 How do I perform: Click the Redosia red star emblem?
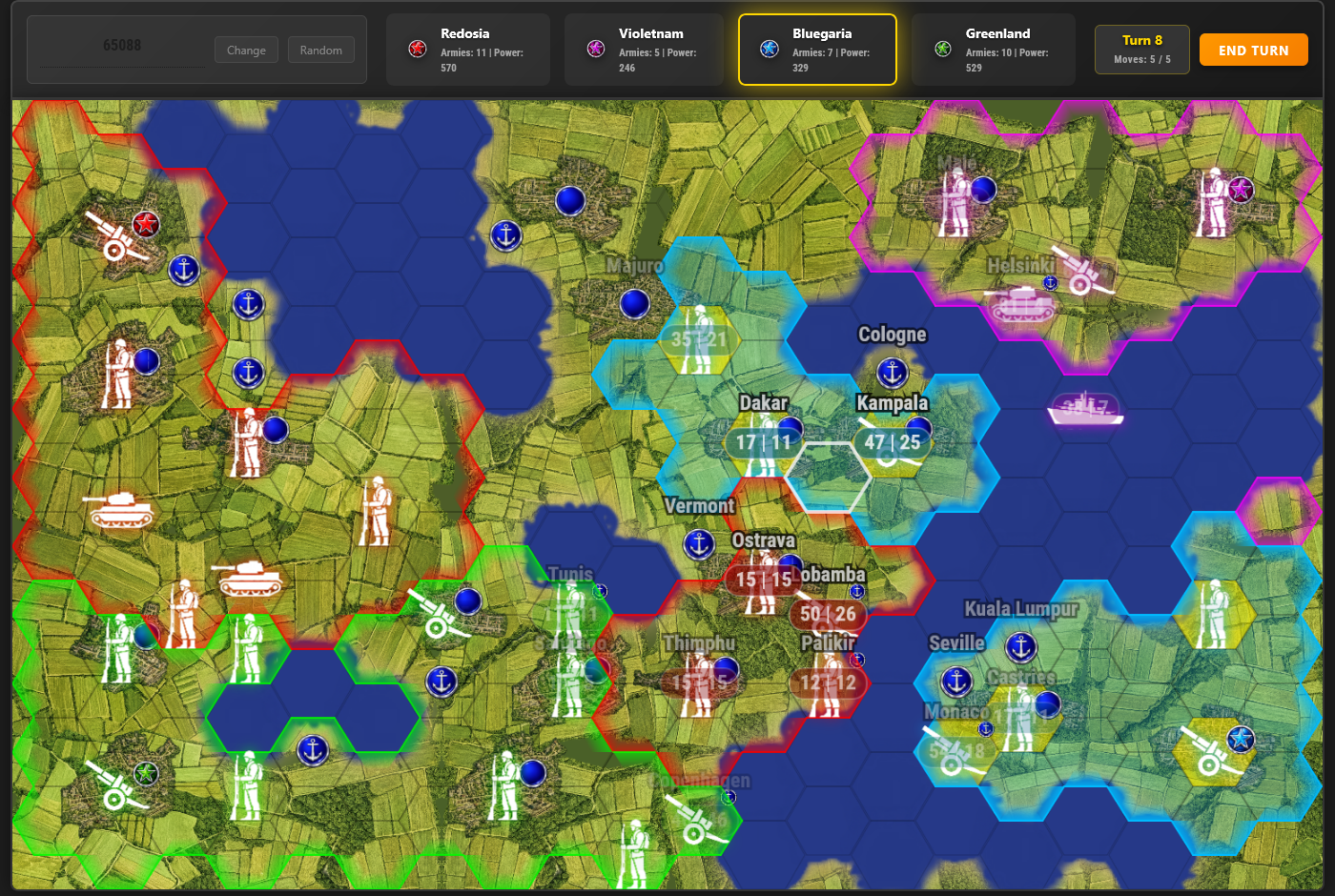pyautogui.click(x=417, y=49)
